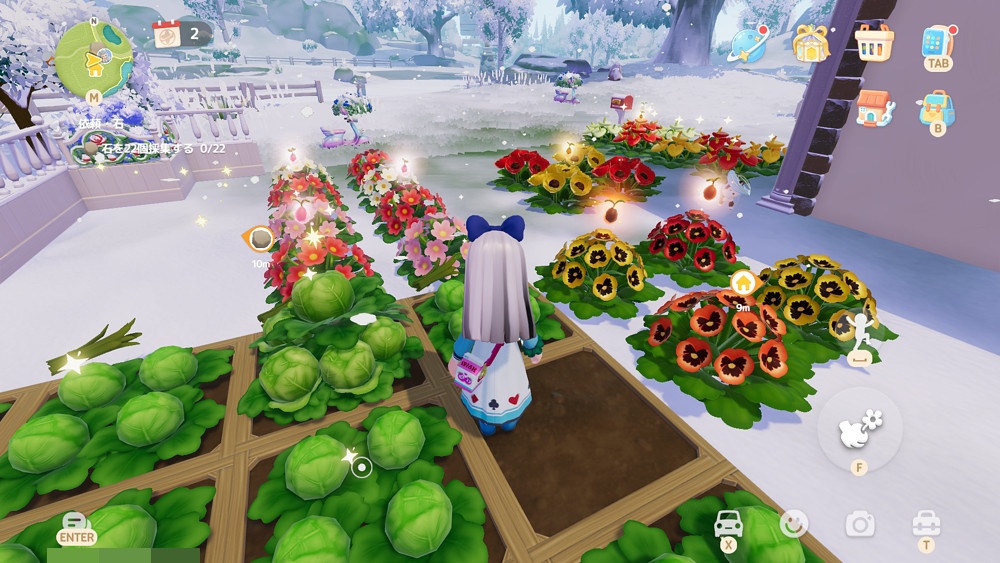1000x563 pixels.
Task: Open the gold-ribbon gift box icon
Action: (x=811, y=43)
